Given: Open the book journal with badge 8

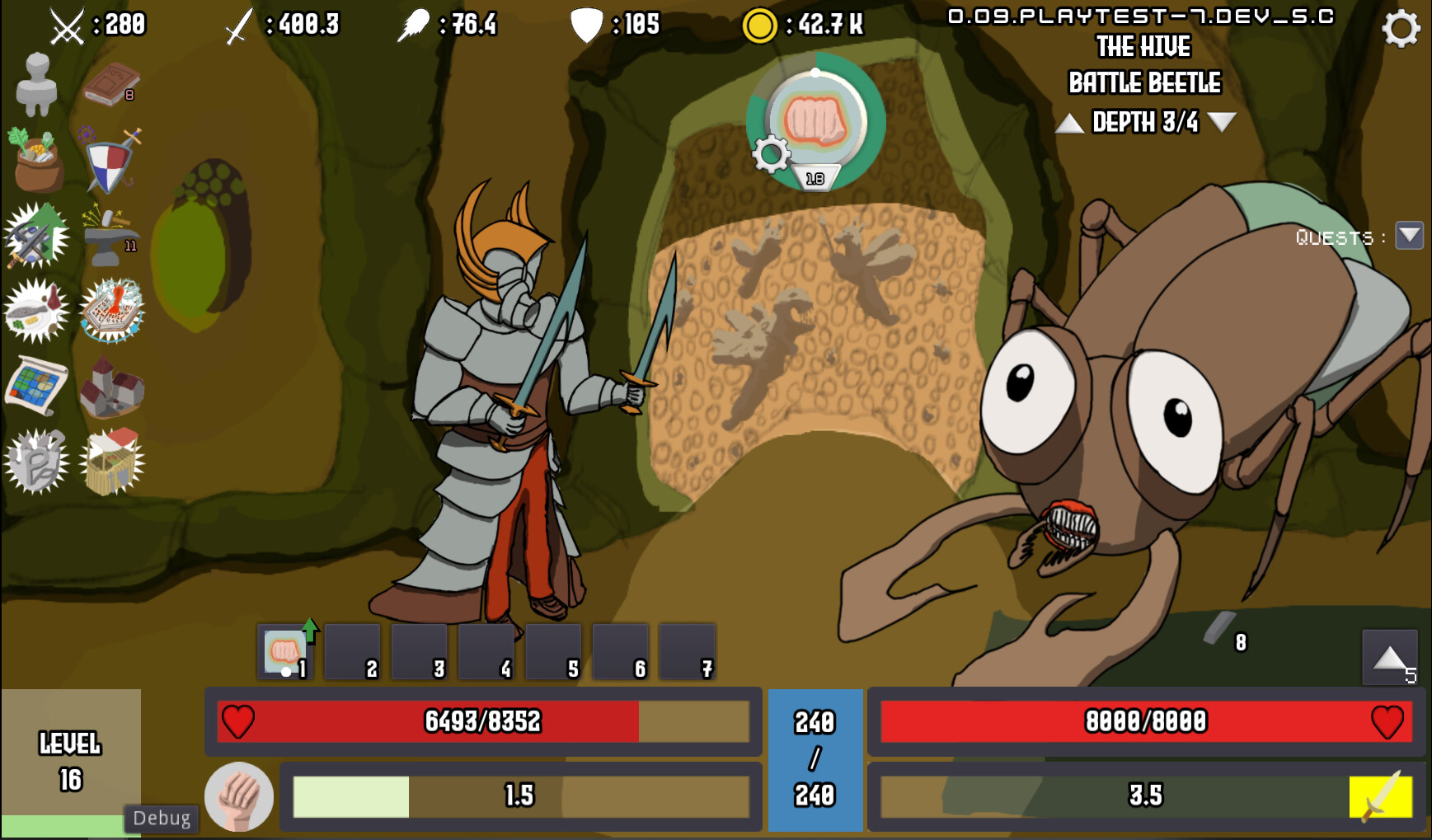Looking at the screenshot, I should (x=111, y=82).
